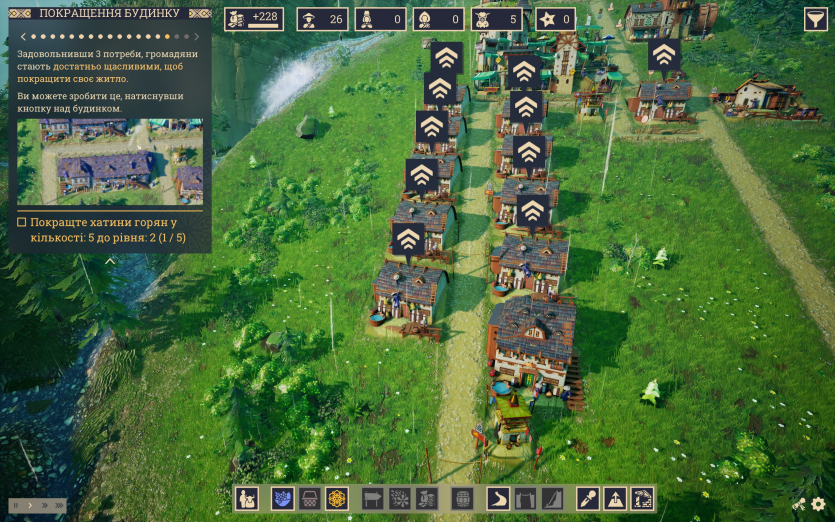
Task: Open the filter funnel button
Action: 816,20
